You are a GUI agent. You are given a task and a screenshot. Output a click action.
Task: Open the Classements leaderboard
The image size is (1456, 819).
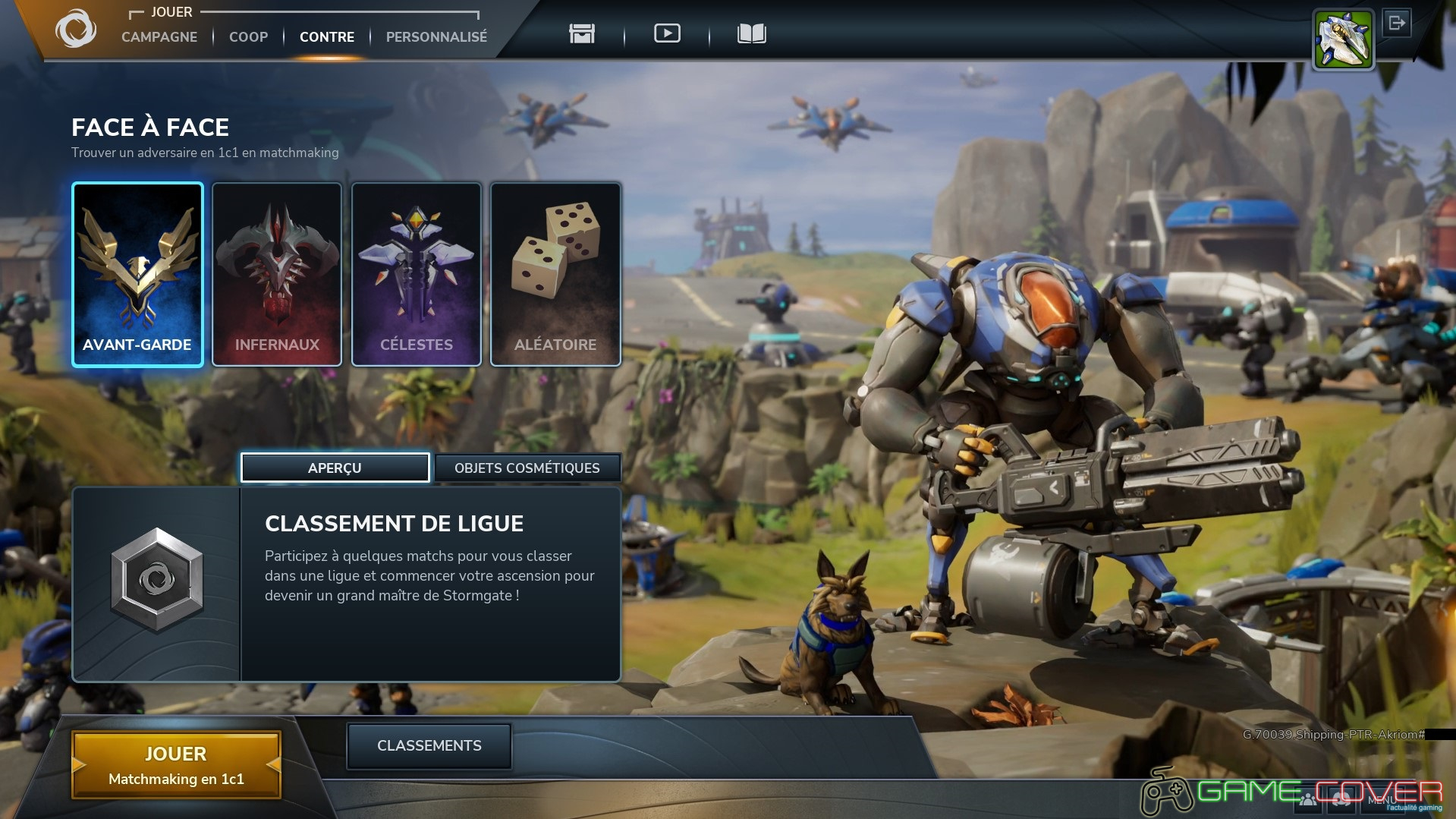pyautogui.click(x=429, y=745)
